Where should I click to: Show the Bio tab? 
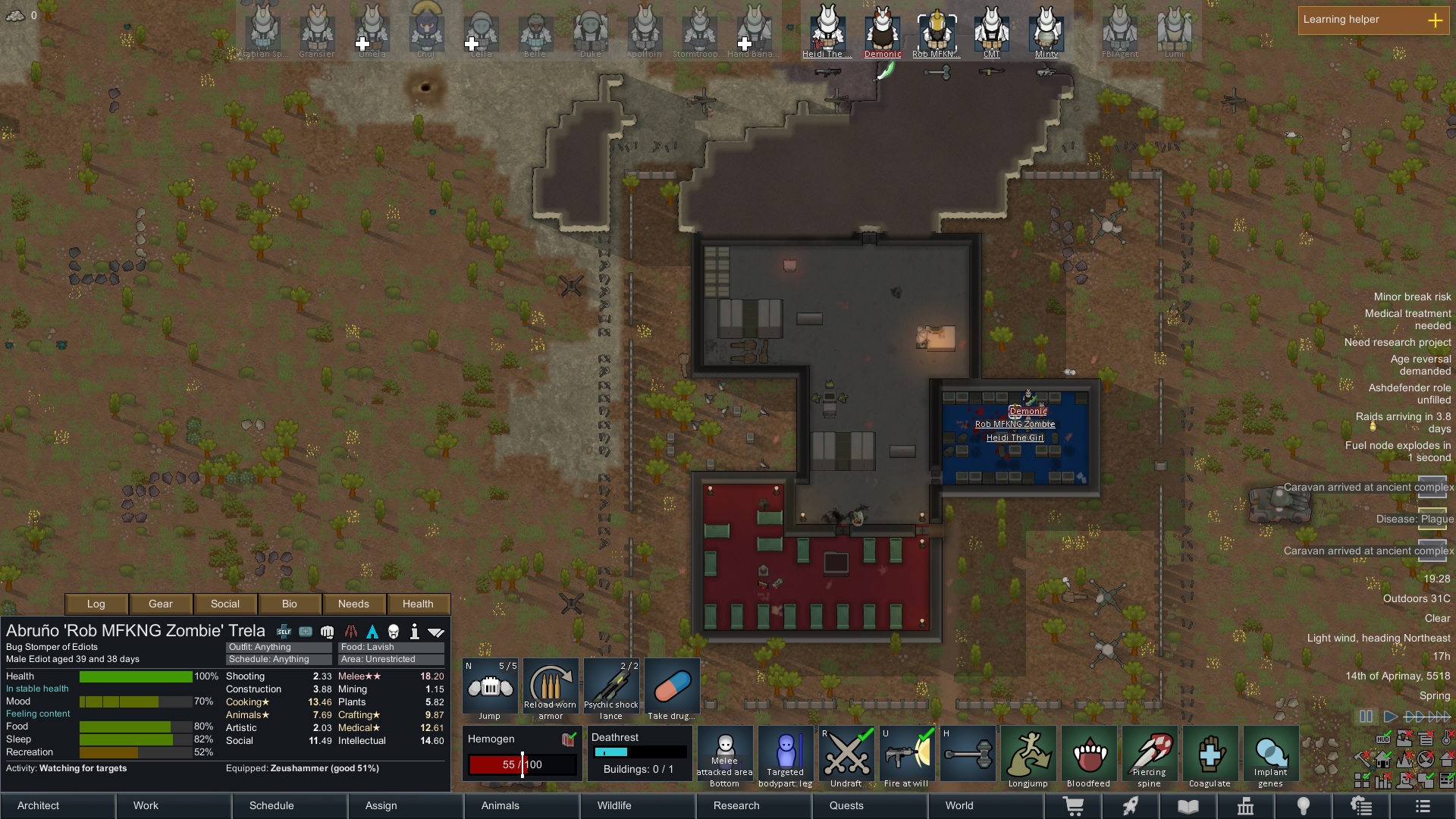pyautogui.click(x=290, y=604)
